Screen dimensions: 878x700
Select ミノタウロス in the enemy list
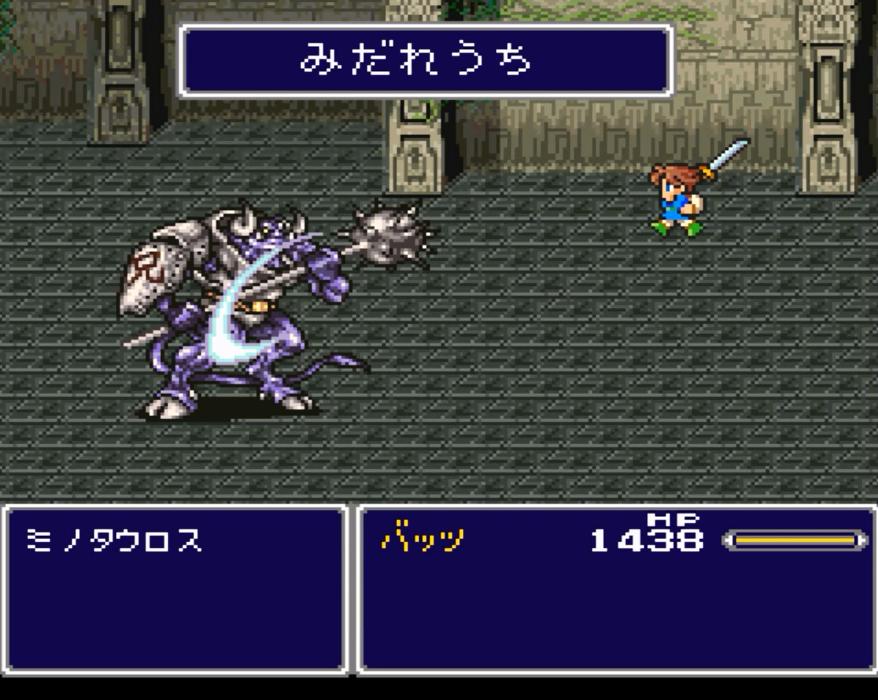coord(112,541)
